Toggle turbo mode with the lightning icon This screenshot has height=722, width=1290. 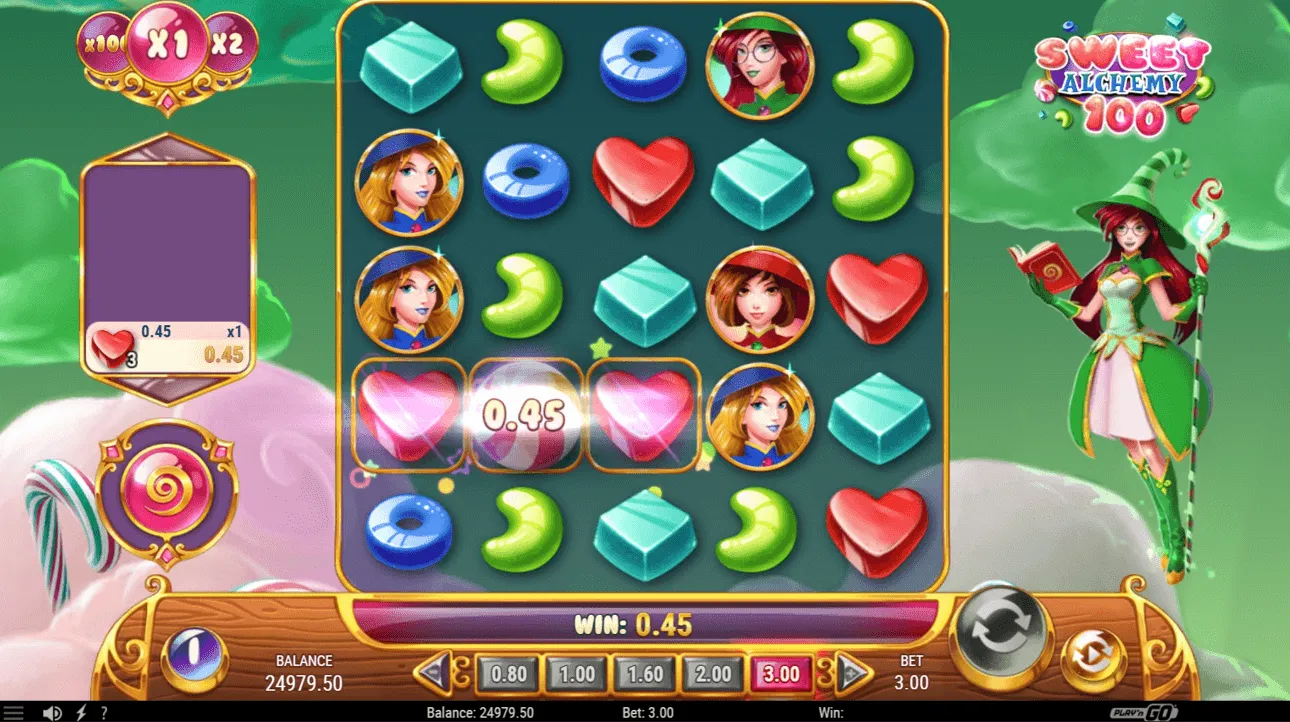(82, 712)
